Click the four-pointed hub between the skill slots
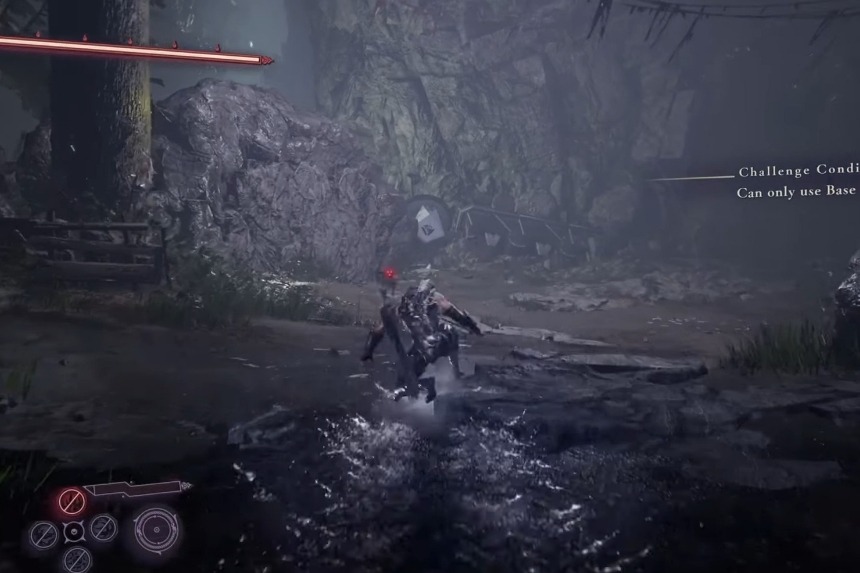Image resolution: width=860 pixels, height=573 pixels. [x=73, y=532]
